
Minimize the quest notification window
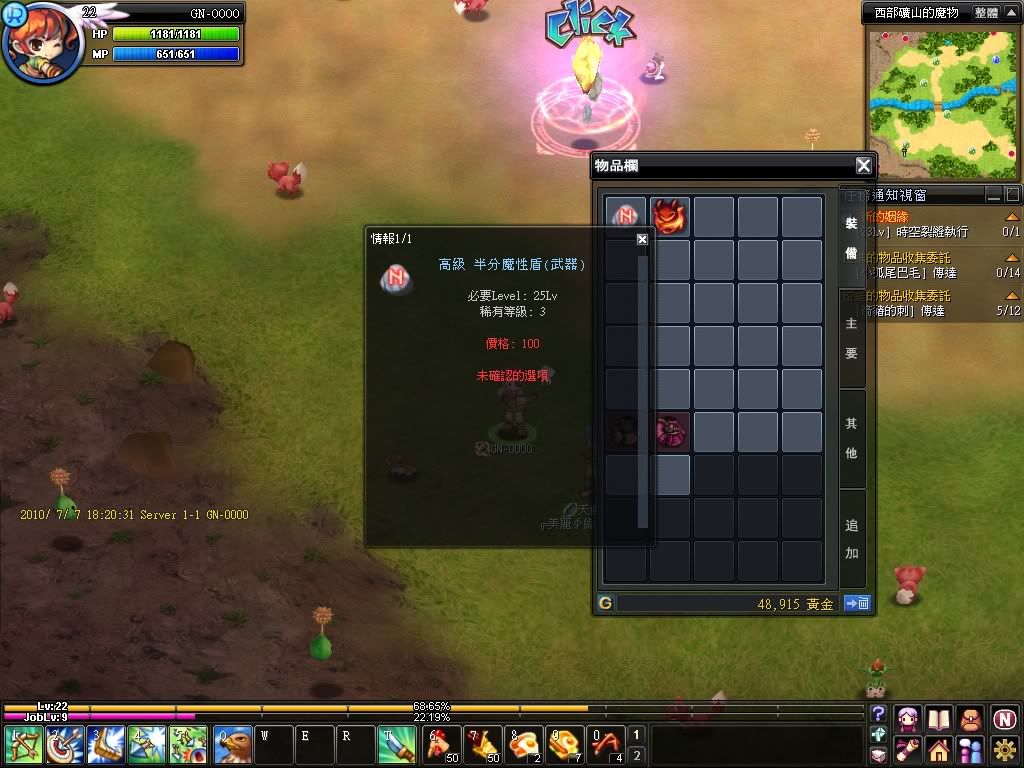pos(993,194)
